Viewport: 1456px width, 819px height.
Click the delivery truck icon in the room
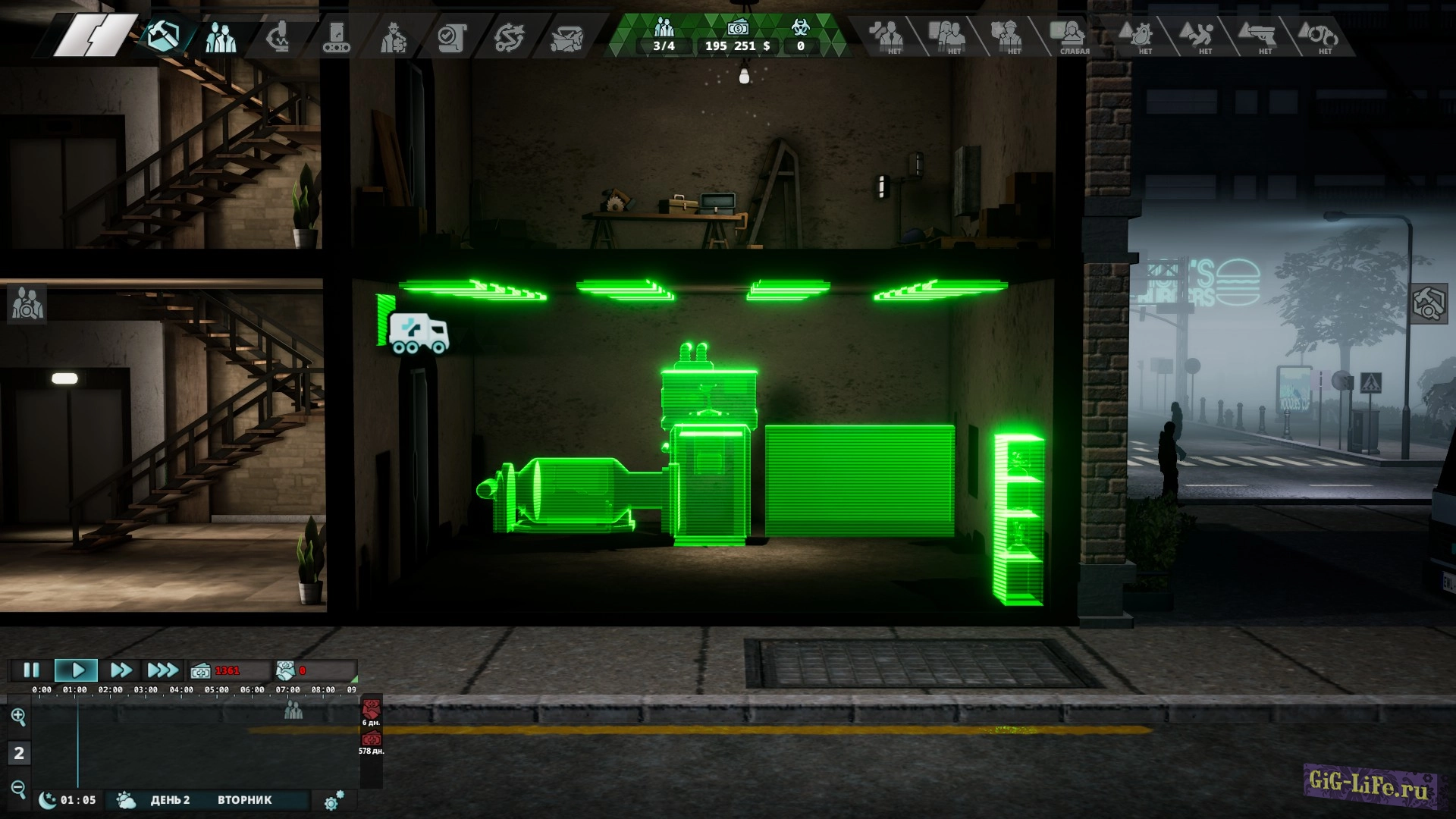pos(418,334)
